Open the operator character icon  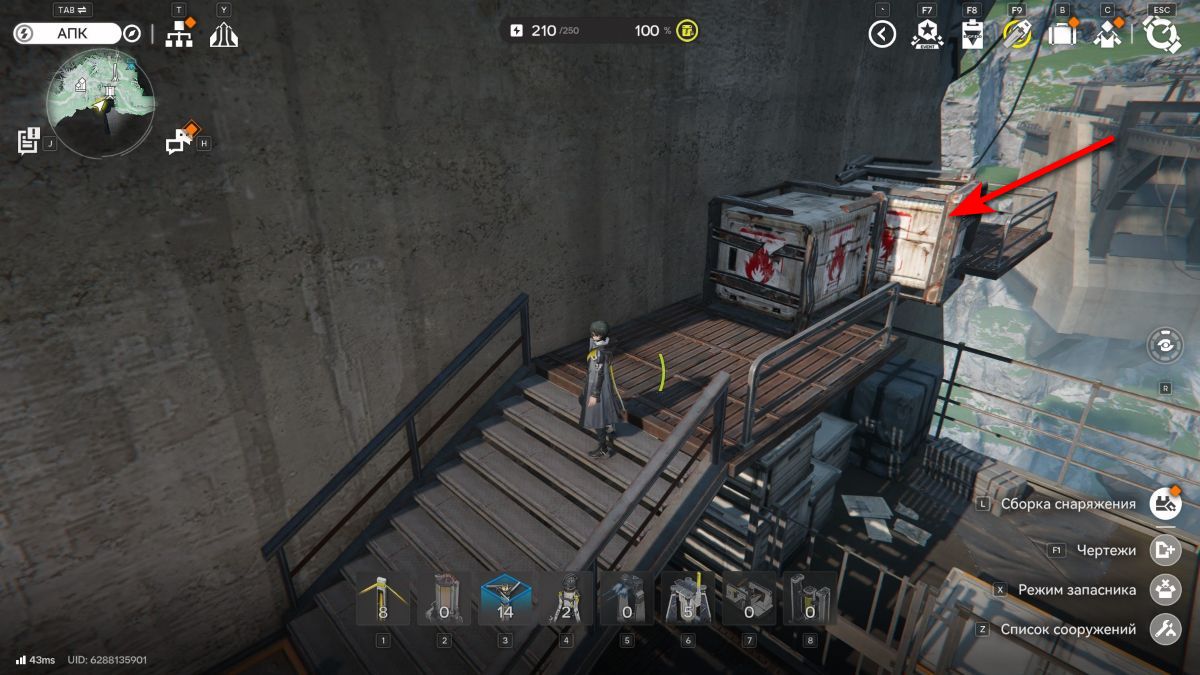1107,35
